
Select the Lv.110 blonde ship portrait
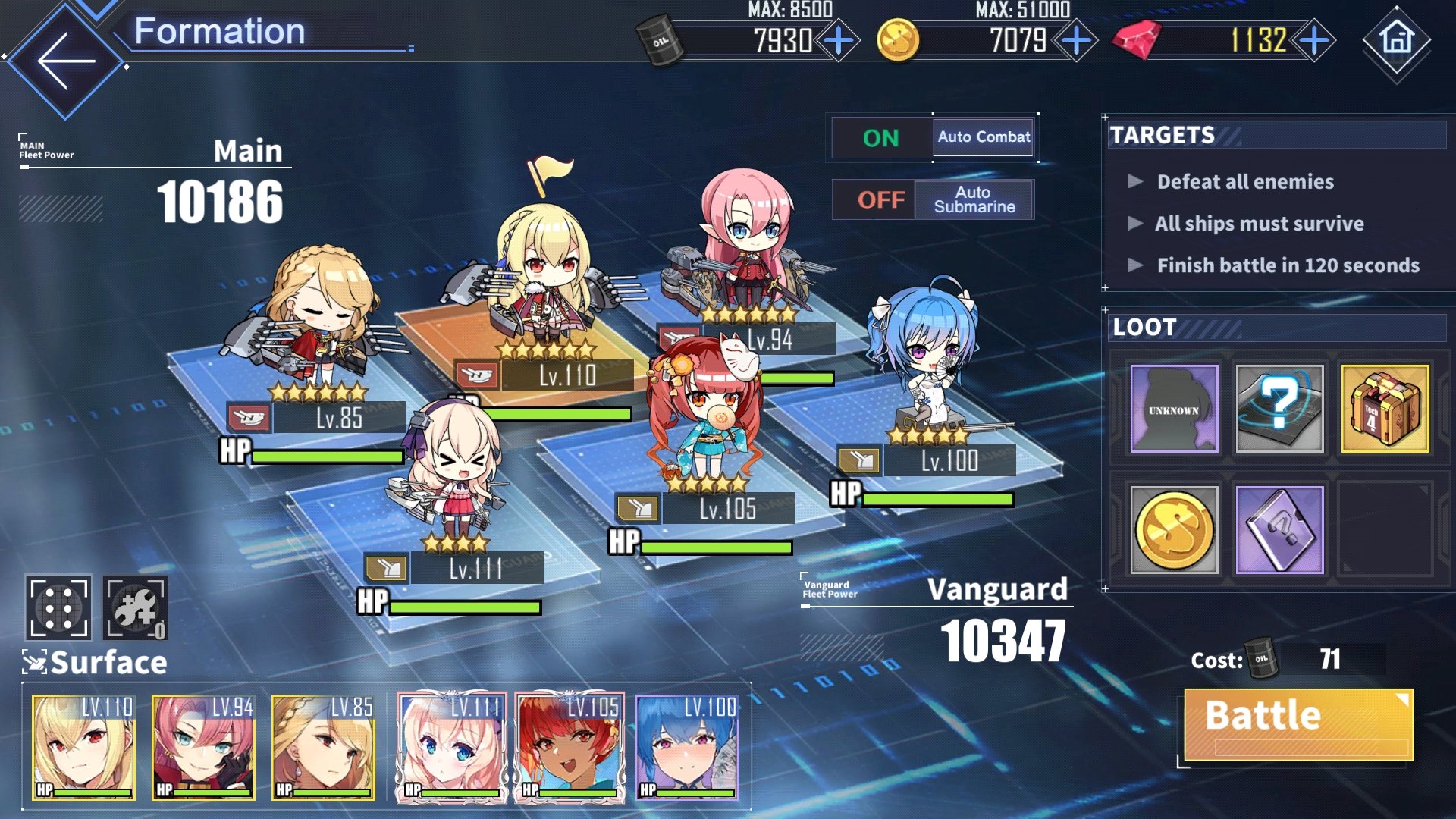click(84, 748)
